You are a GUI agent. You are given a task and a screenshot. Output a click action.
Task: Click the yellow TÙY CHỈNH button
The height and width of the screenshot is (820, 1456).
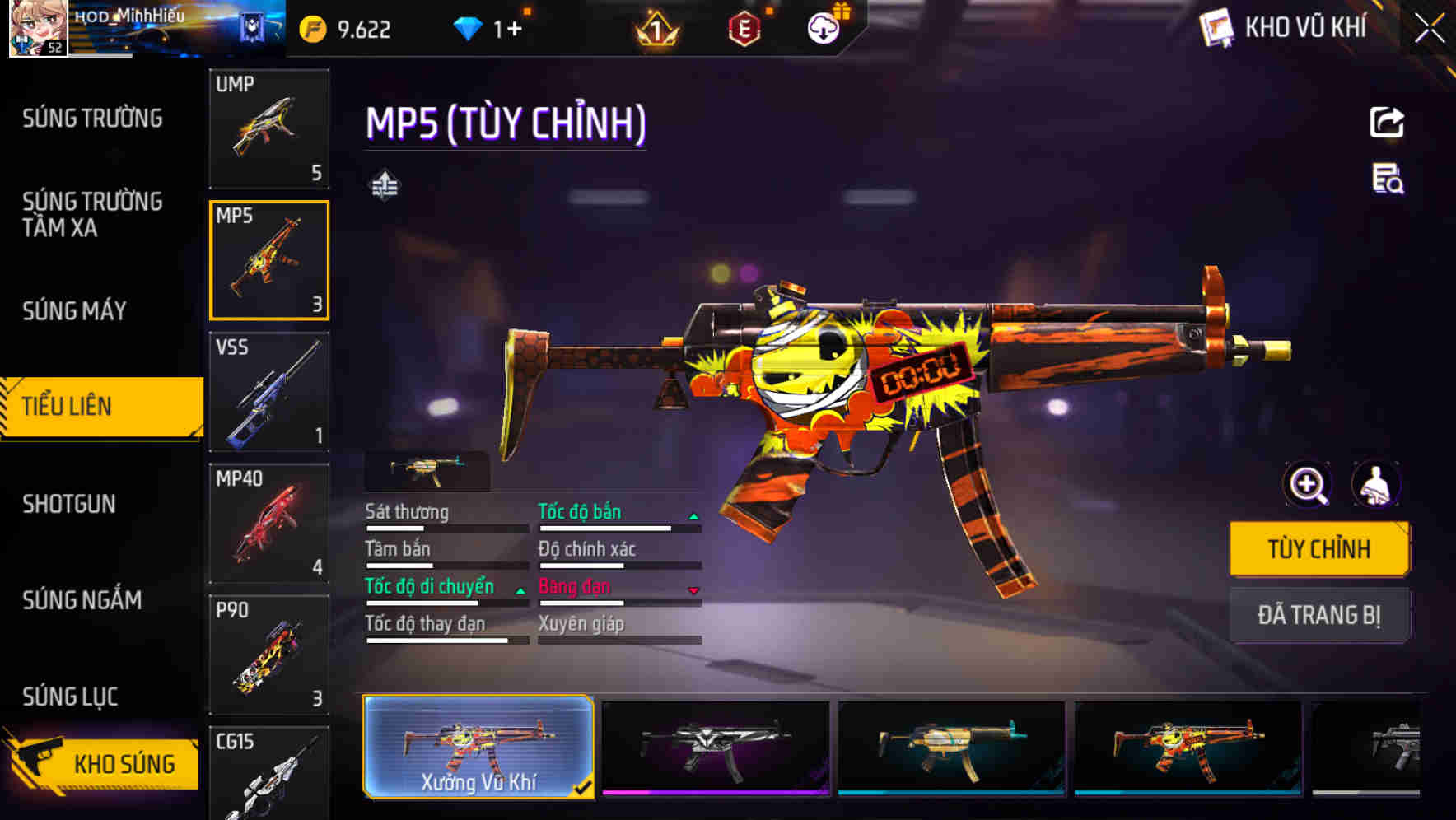pyautogui.click(x=1319, y=548)
